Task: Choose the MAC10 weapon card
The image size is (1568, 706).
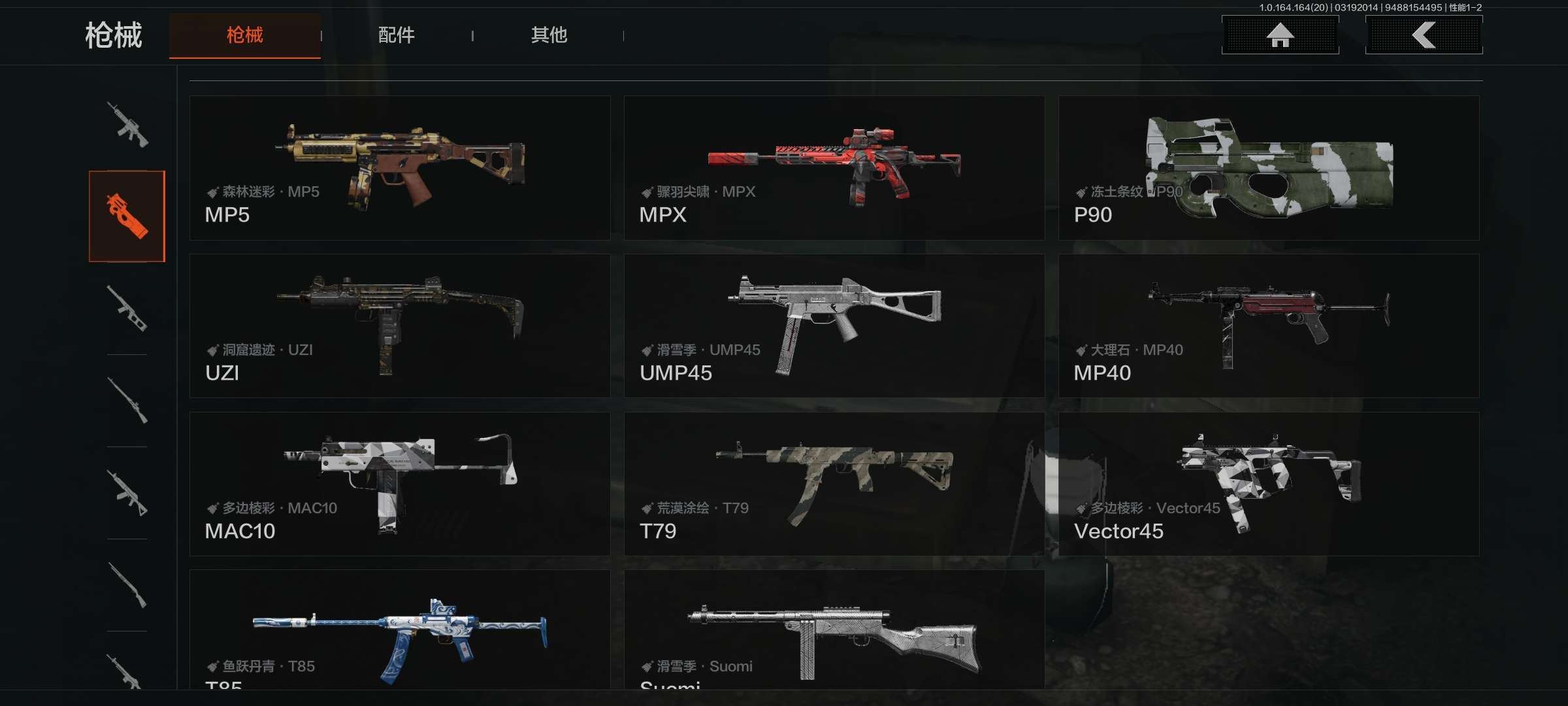Action: point(400,484)
